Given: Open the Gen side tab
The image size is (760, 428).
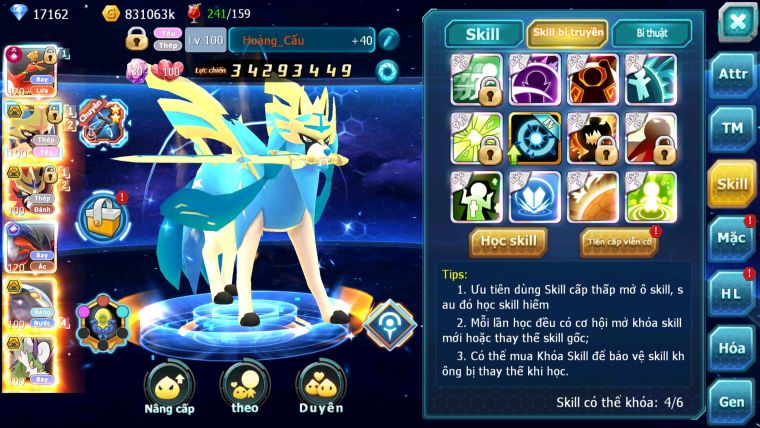Looking at the screenshot, I should pos(733,402).
